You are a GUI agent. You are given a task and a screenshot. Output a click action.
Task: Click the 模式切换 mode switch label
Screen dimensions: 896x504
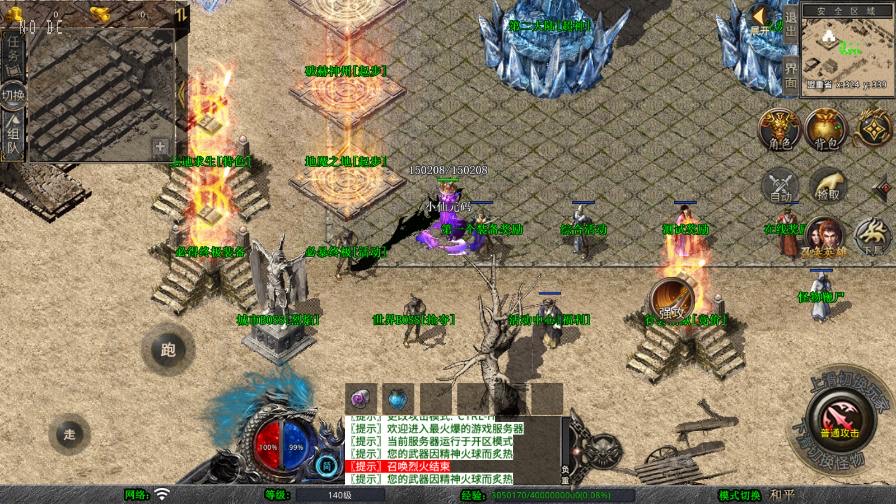coord(740,496)
